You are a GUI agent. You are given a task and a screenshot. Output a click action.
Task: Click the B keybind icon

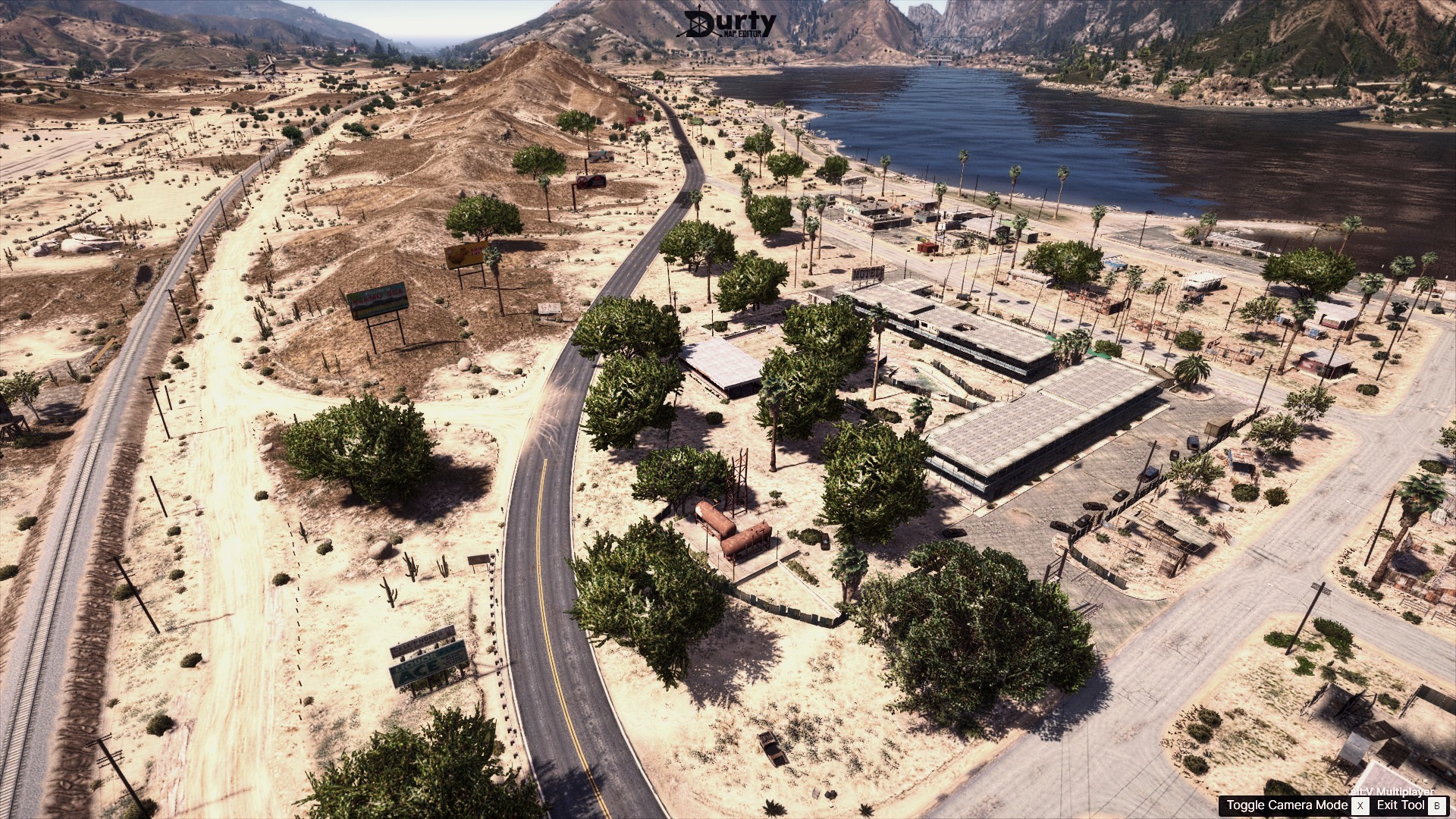[x=1439, y=805]
